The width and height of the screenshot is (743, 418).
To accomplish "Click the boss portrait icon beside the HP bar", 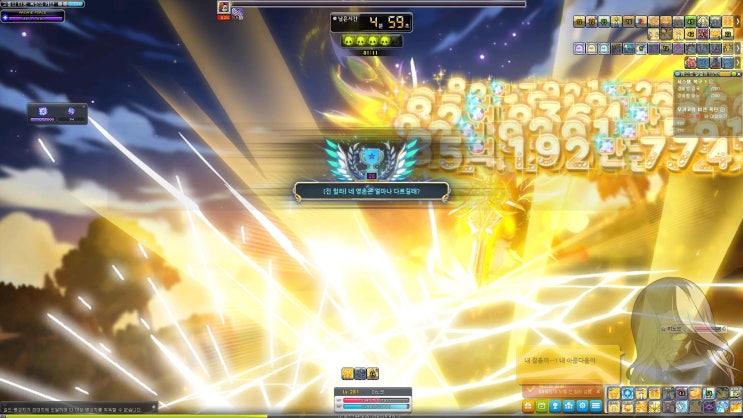I will (x=224, y=7).
